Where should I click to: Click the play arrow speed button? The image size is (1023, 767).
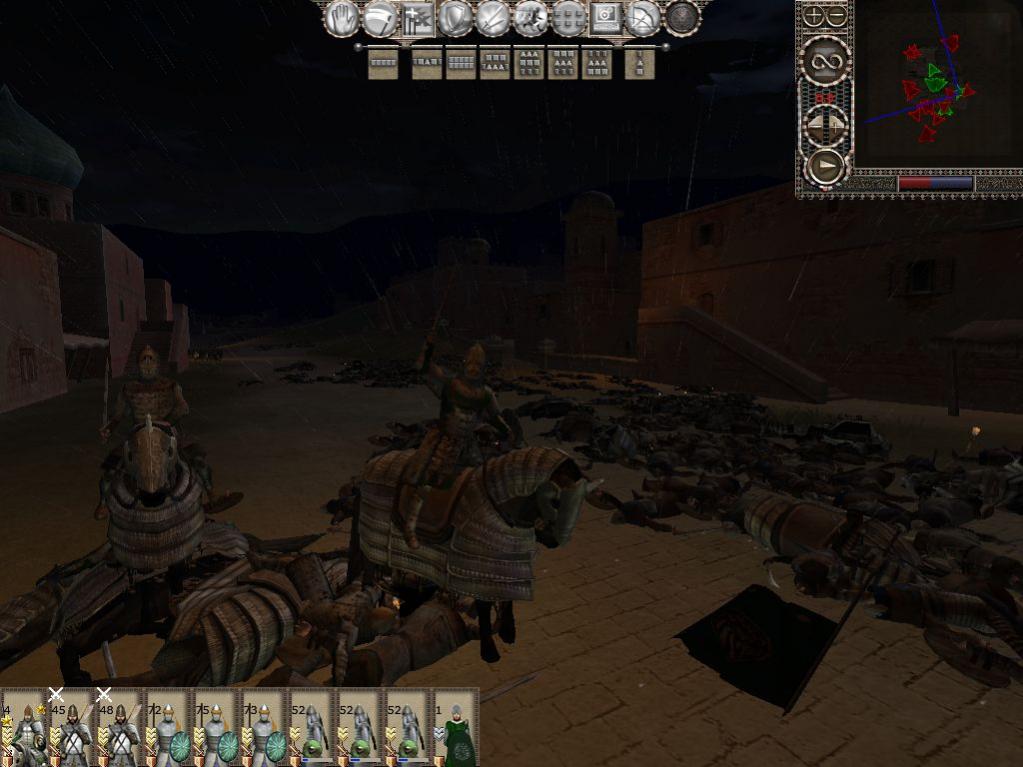(826, 166)
